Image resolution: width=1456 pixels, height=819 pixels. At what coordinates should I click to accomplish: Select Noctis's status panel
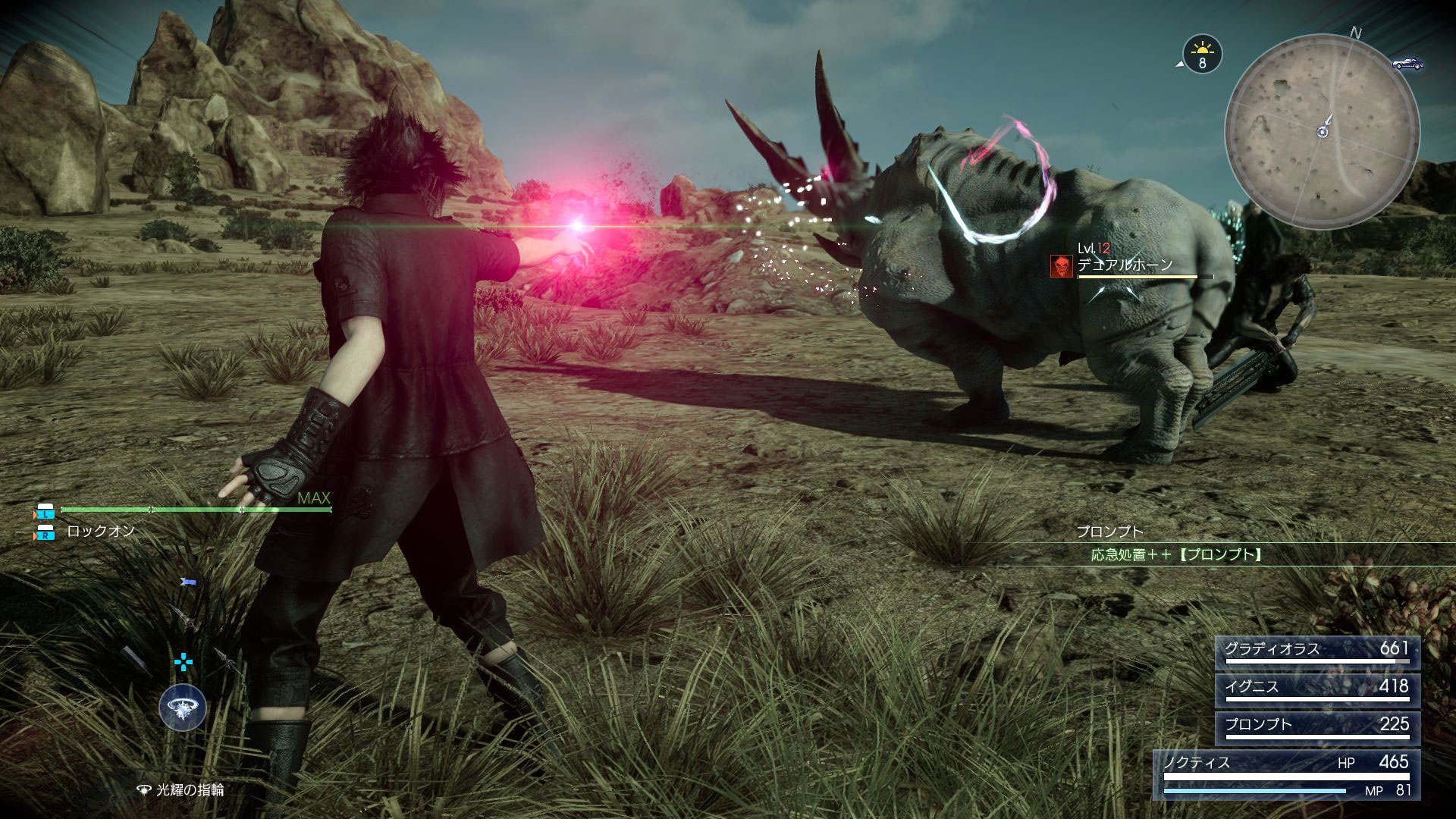[x=1286, y=773]
